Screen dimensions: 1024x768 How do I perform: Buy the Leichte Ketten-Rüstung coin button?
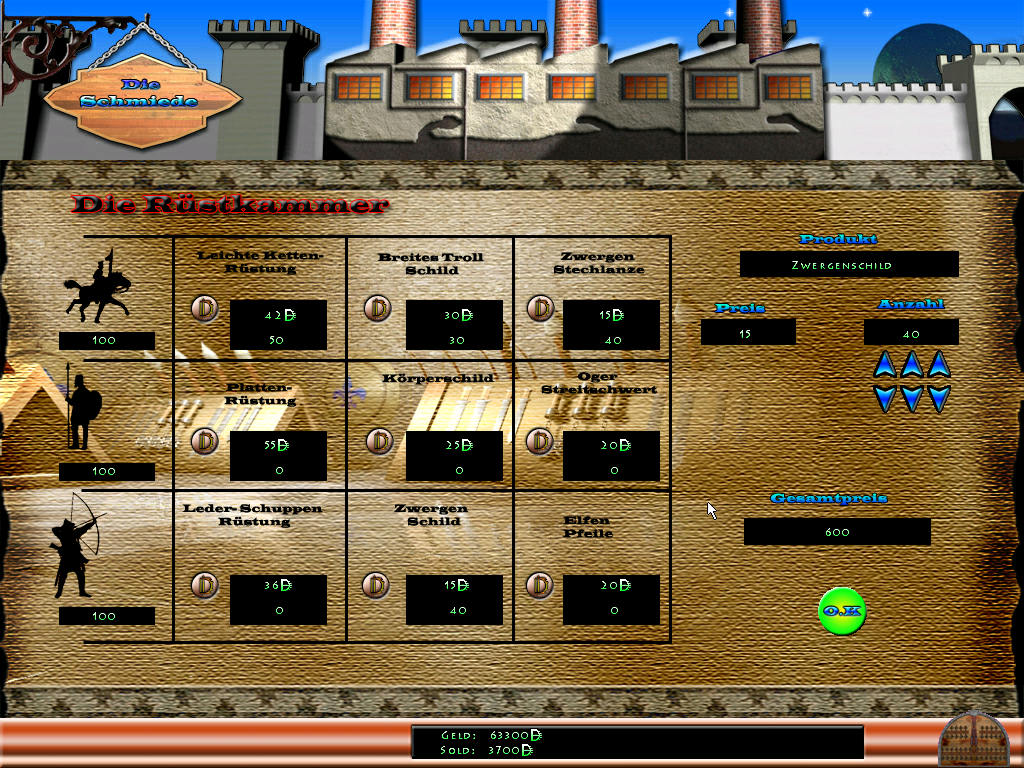pyautogui.click(x=205, y=309)
